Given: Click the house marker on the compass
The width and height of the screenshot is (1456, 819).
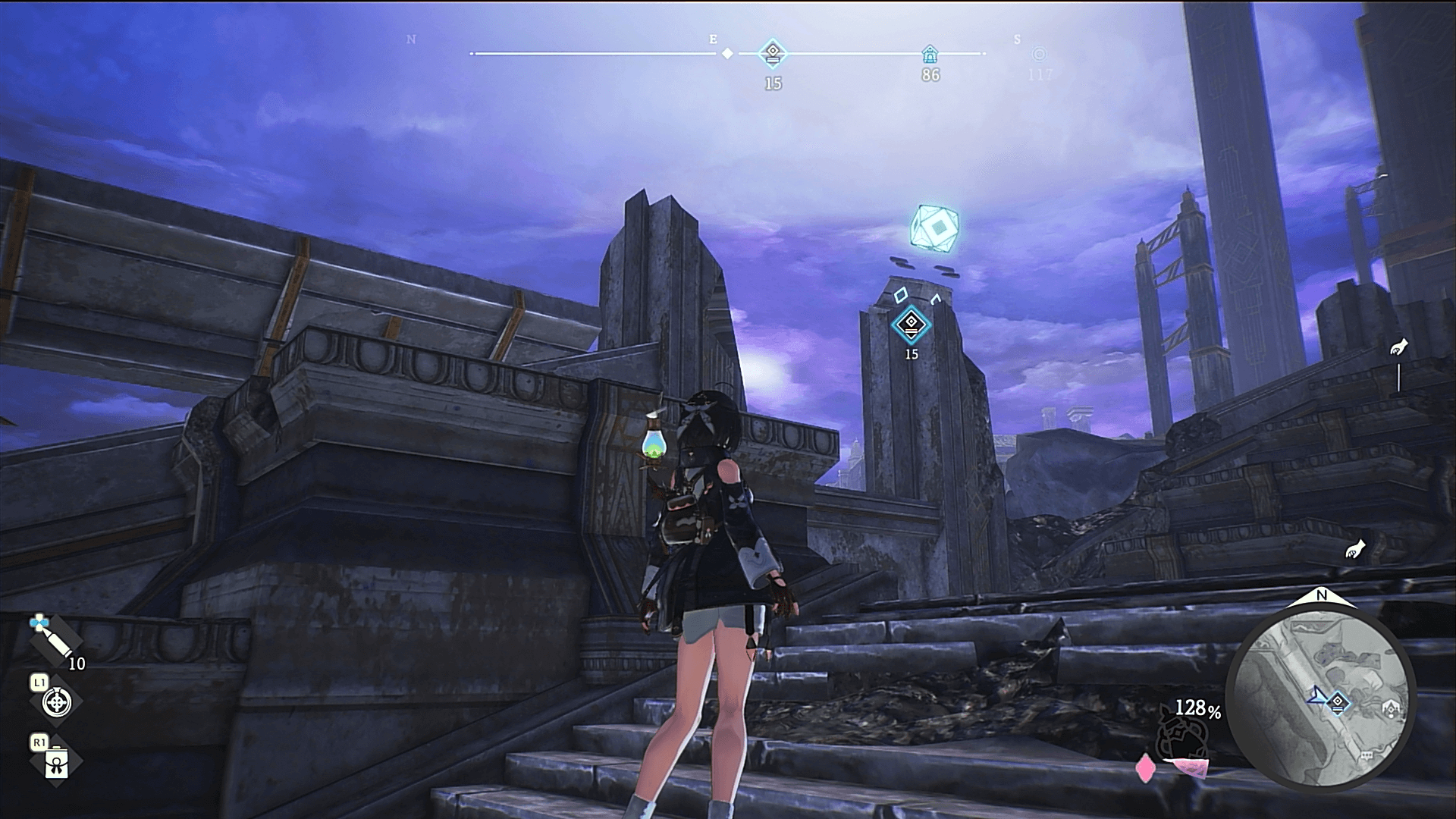Looking at the screenshot, I should click(x=930, y=54).
